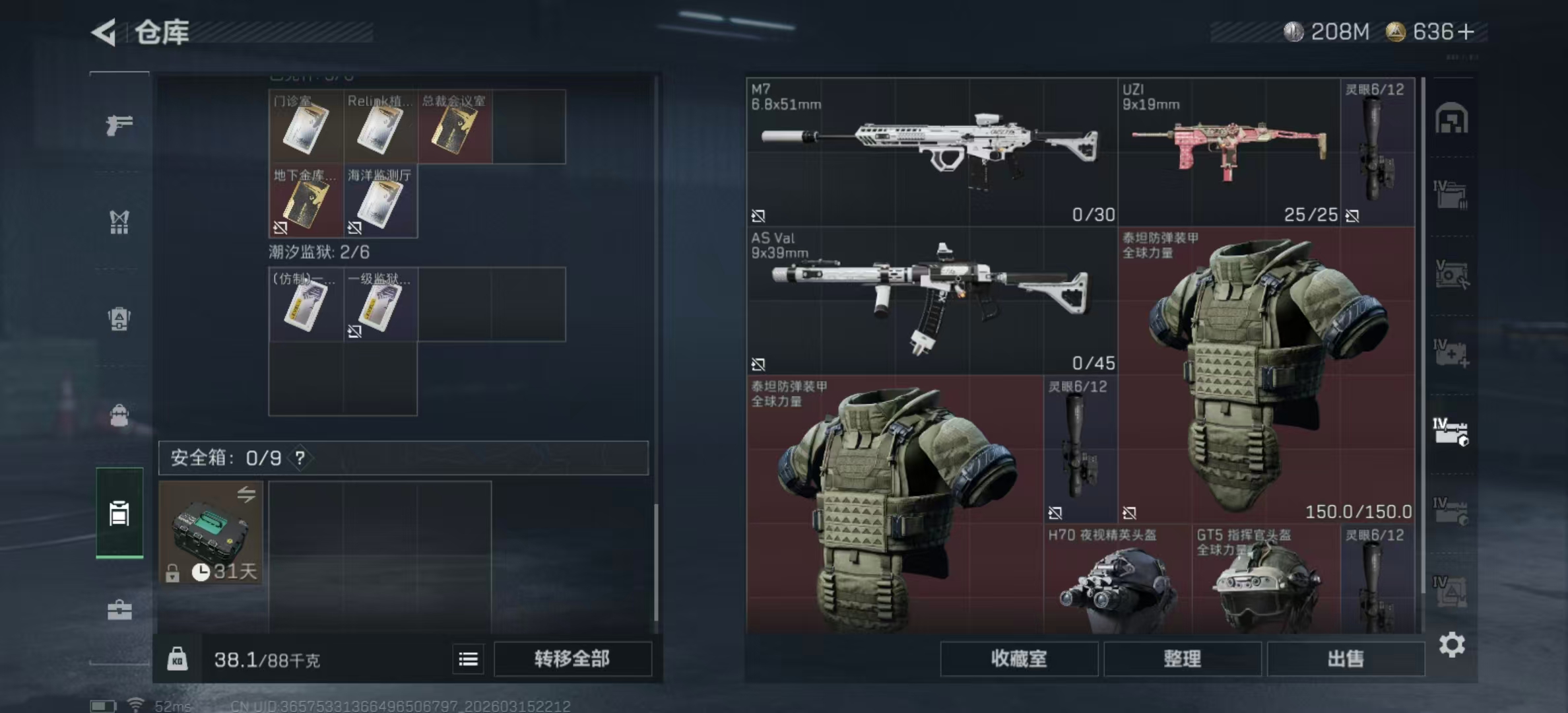Image resolution: width=1568 pixels, height=713 pixels.
Task: Open the 出售 sell menu
Action: coord(1345,658)
